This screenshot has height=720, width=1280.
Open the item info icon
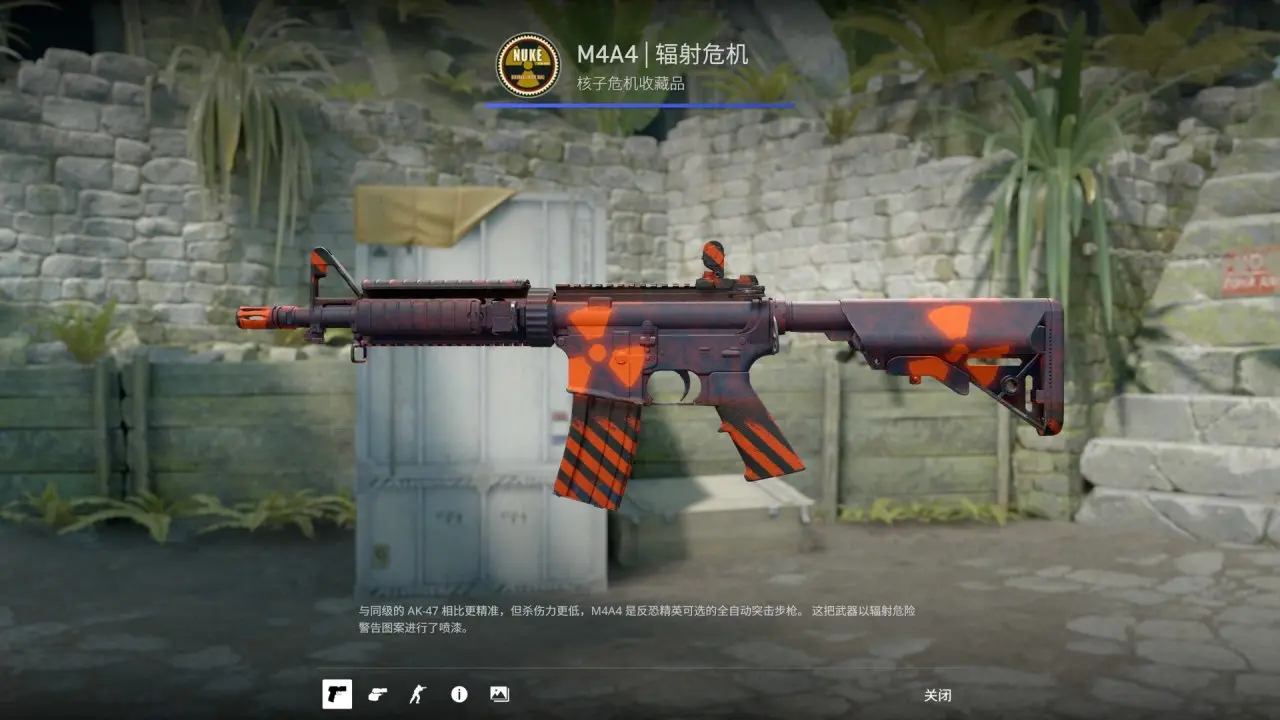pyautogui.click(x=459, y=694)
